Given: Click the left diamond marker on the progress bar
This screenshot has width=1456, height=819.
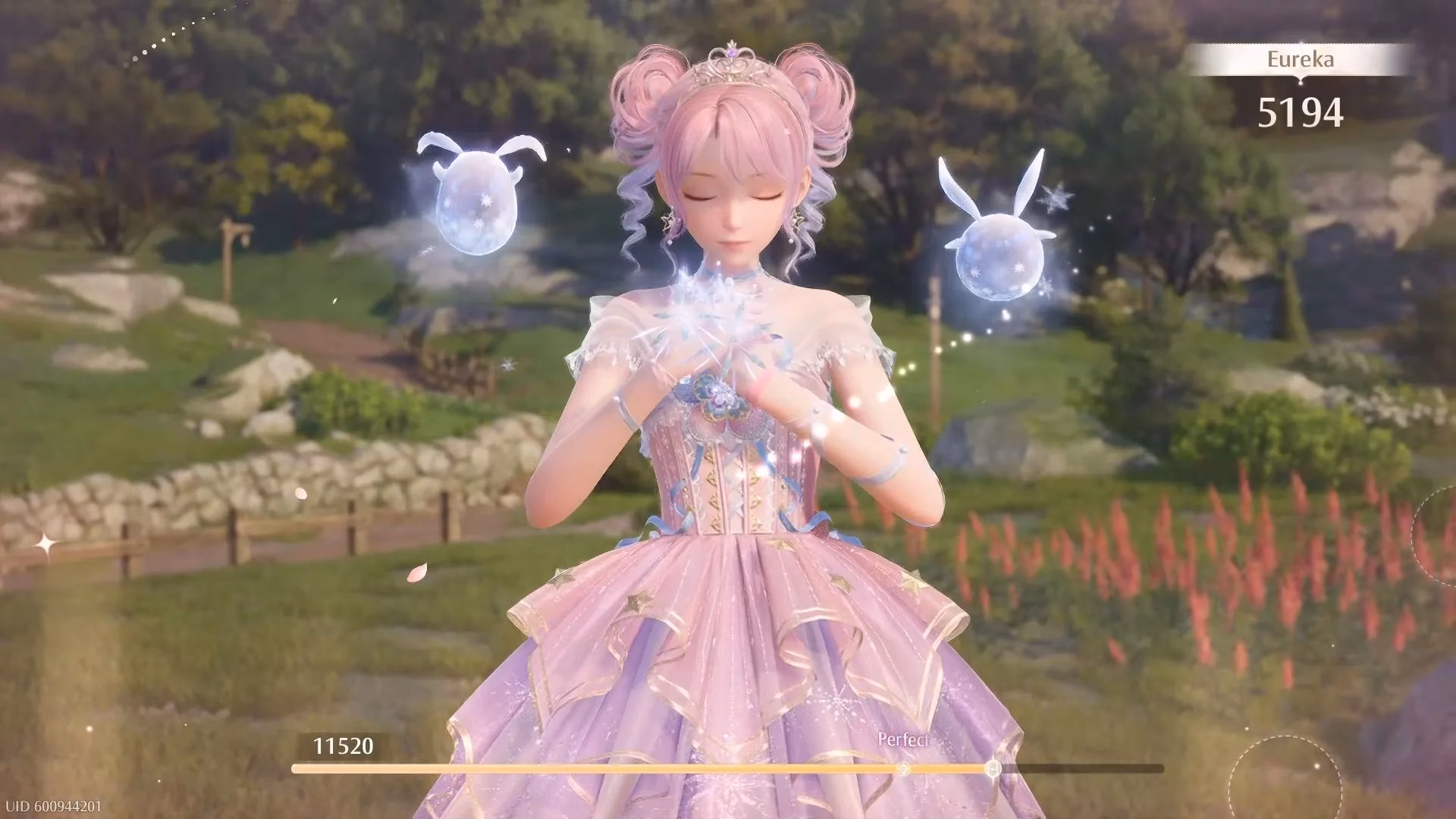Looking at the screenshot, I should point(903,768).
